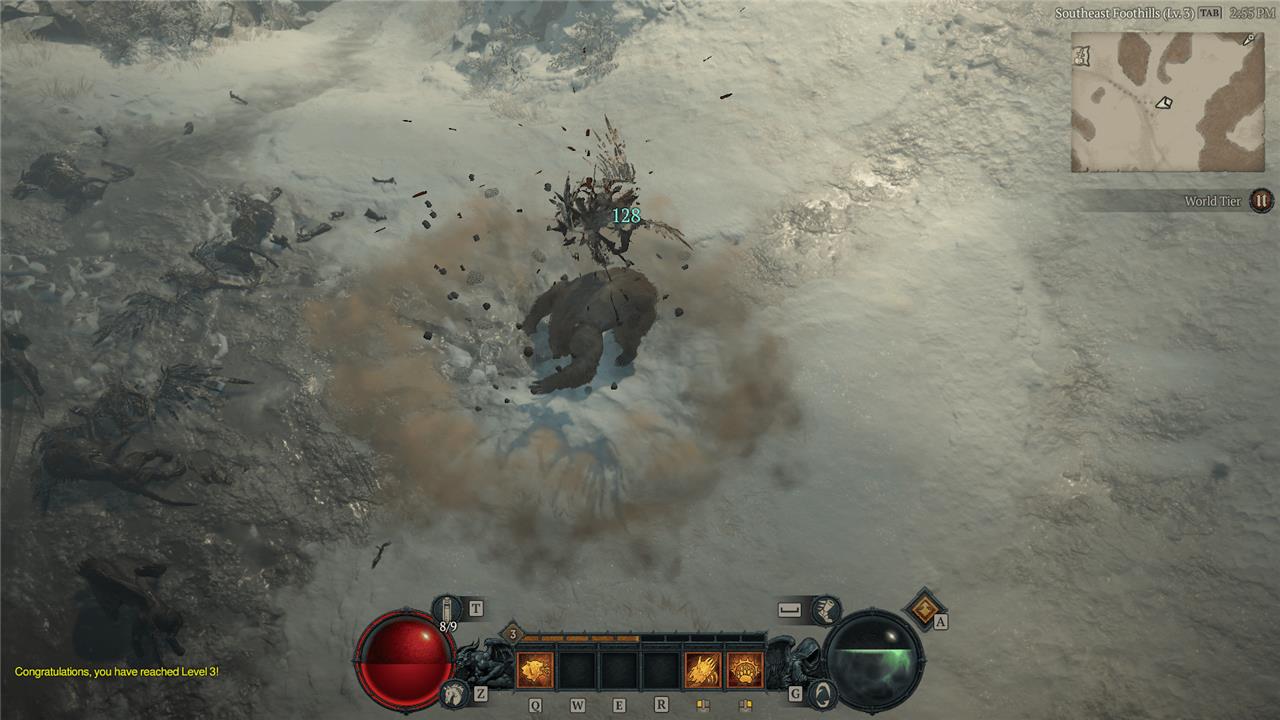The image size is (1280, 720).
Task: Click the swirl icon beside the spirit orb
Action: pos(821,692)
